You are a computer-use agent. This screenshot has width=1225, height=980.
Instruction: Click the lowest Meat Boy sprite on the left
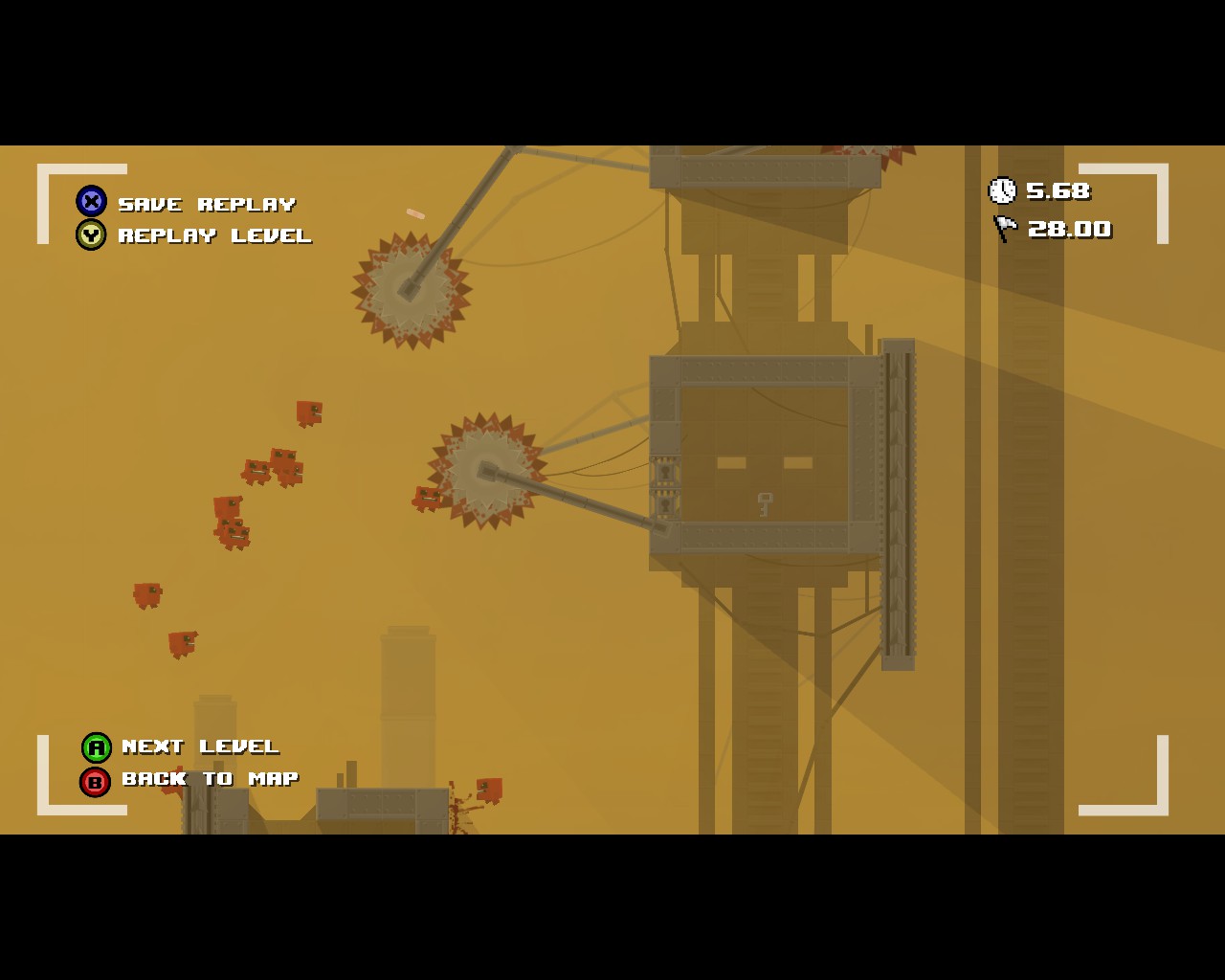coord(182,641)
